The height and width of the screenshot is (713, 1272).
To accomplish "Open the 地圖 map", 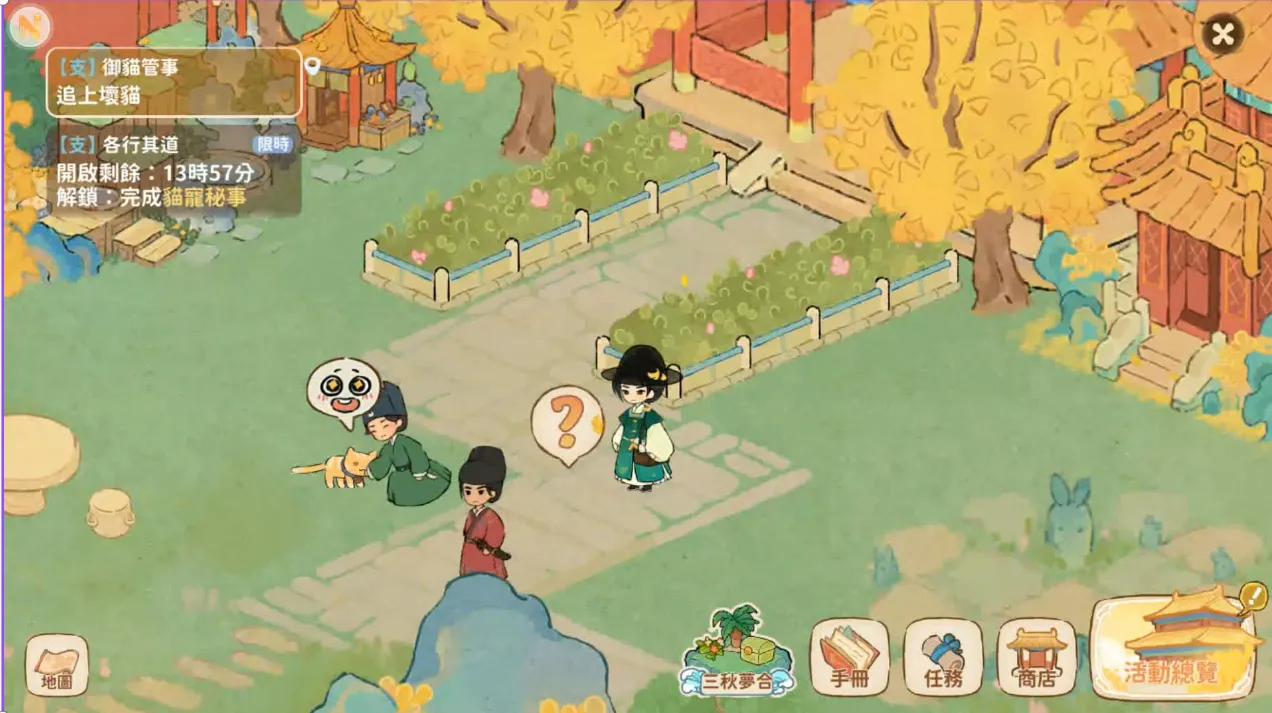I will pyautogui.click(x=57, y=665).
